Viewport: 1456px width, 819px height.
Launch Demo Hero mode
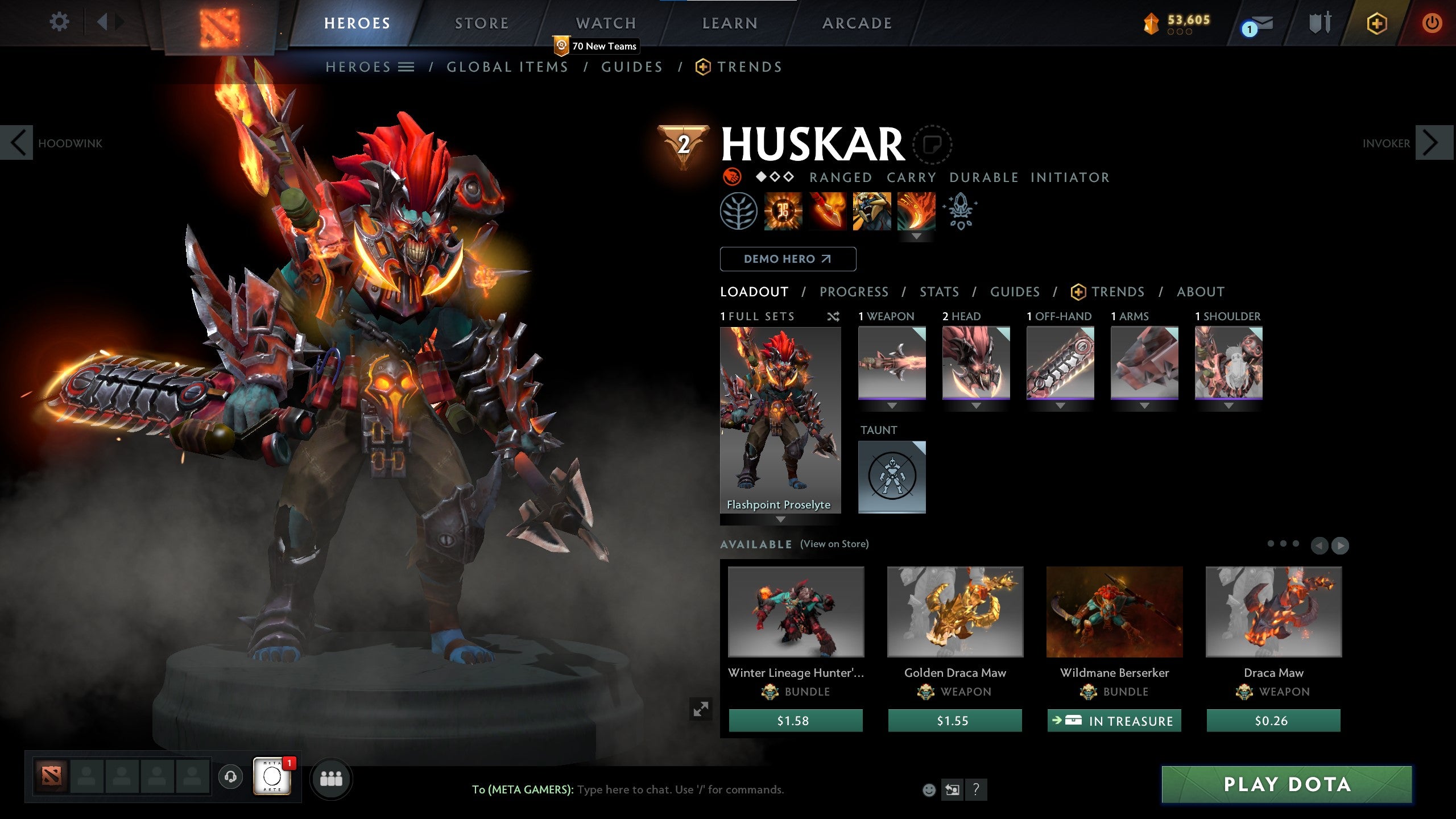(788, 259)
